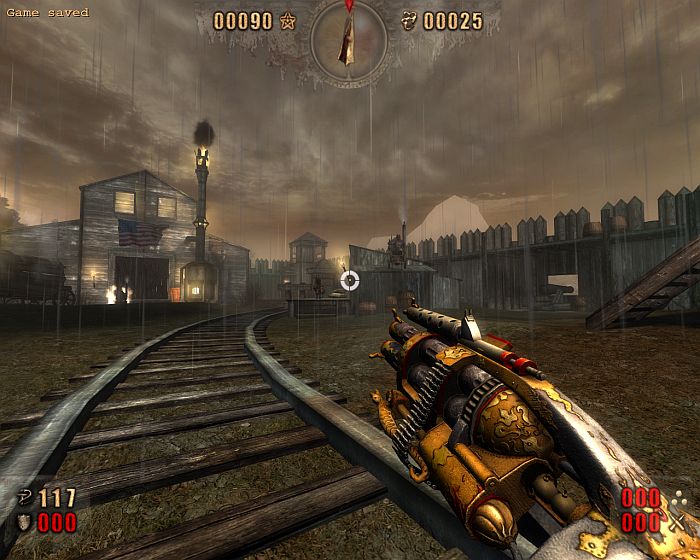Screen dimensions: 700x560
Task: Select the crossed ammo icon
Action: [x=678, y=521]
